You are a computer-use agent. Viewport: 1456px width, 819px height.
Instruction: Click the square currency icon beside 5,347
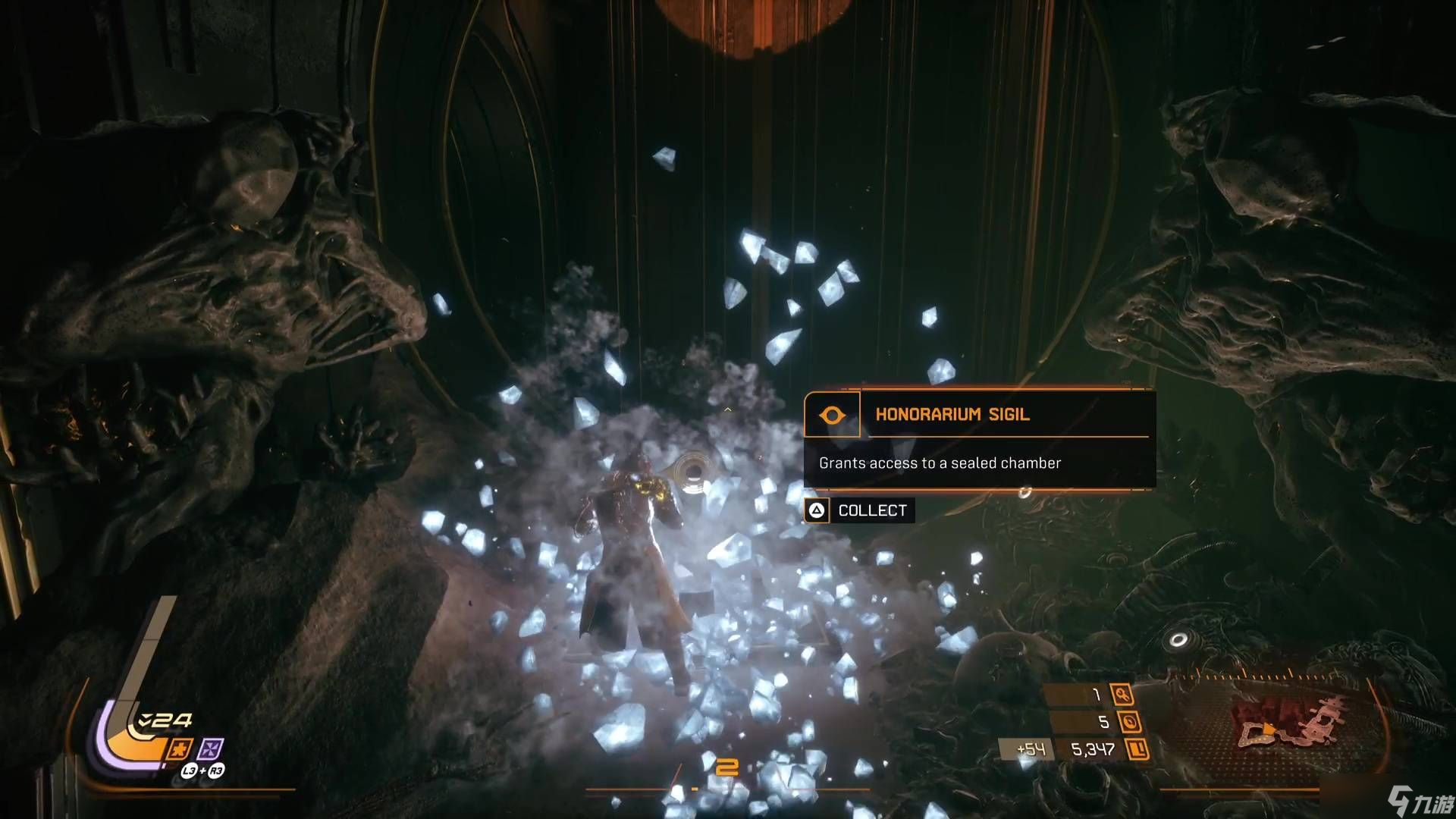click(x=1137, y=750)
